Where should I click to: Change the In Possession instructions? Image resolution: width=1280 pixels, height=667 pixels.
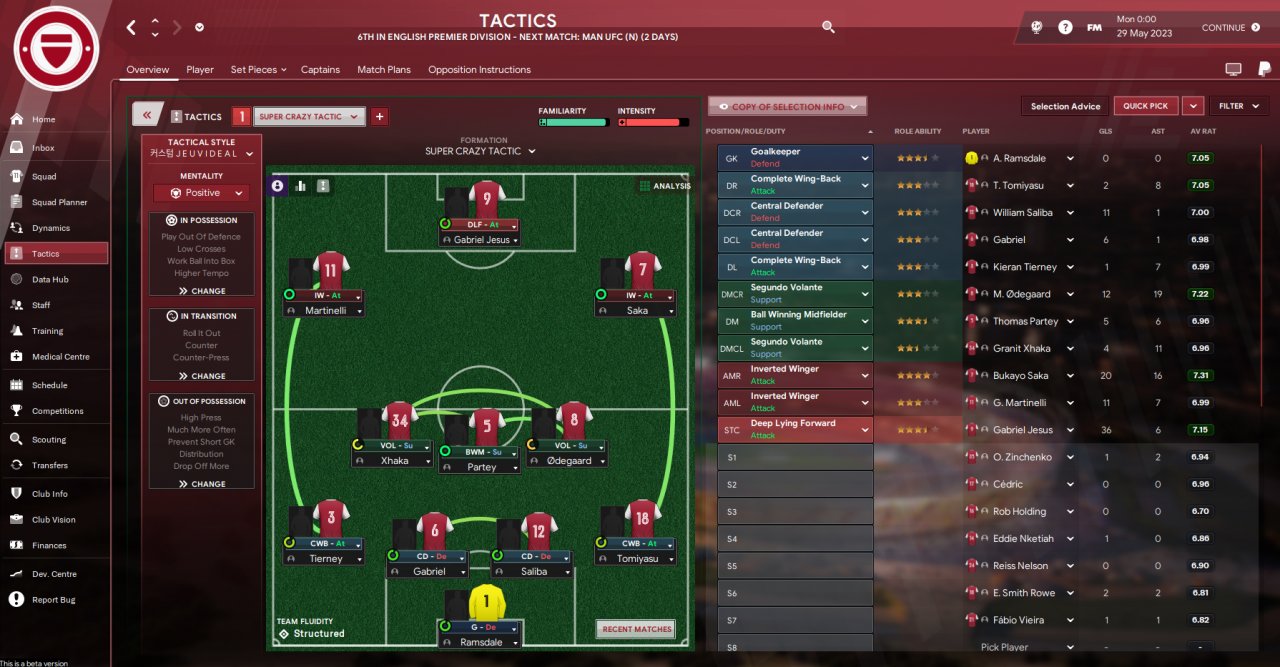[202, 291]
